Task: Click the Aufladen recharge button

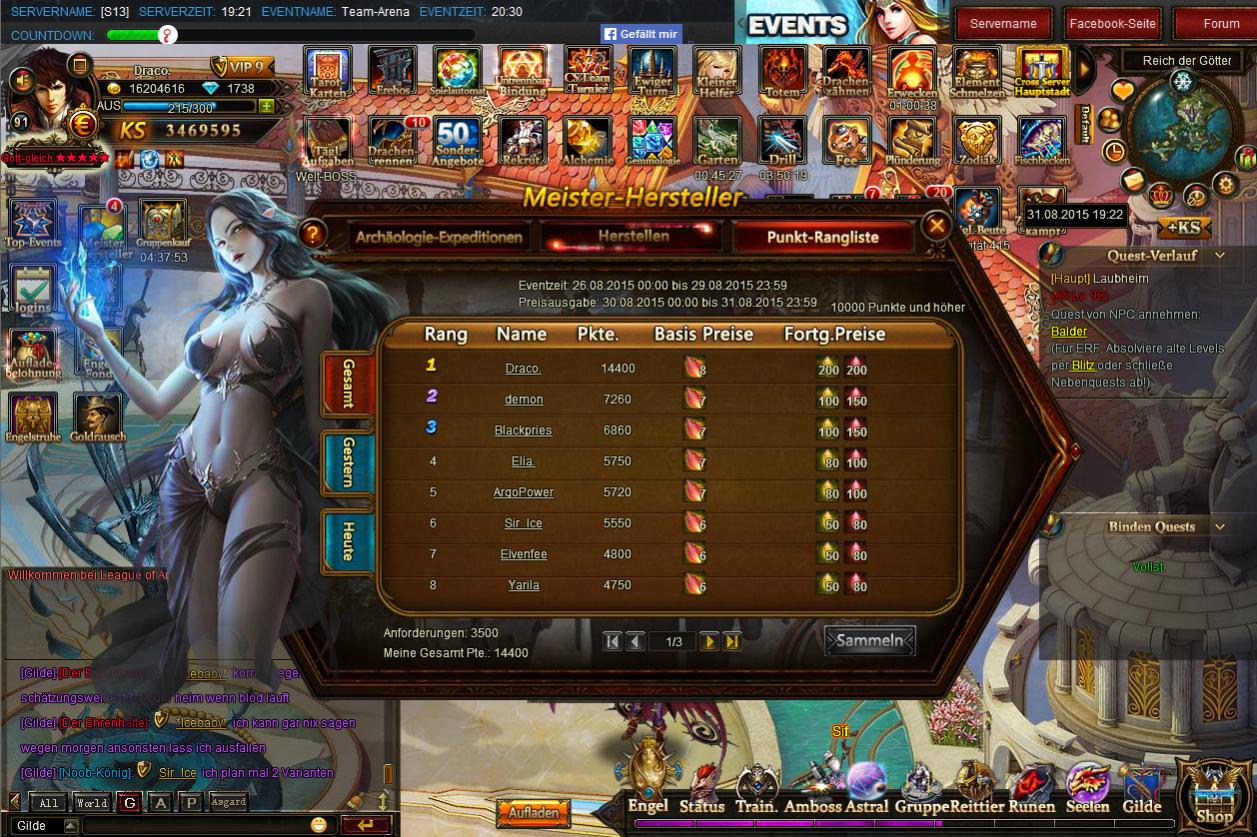Action: click(x=533, y=813)
